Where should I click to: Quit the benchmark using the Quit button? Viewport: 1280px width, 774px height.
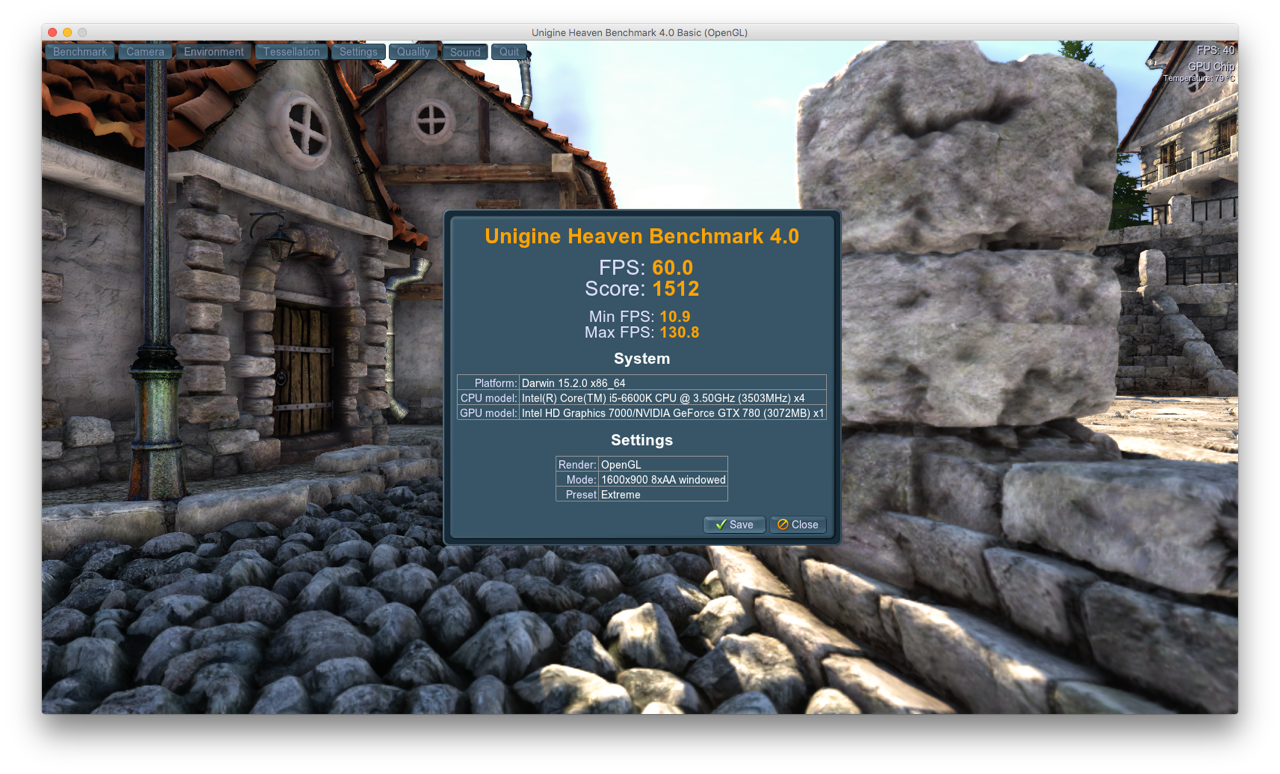508,51
